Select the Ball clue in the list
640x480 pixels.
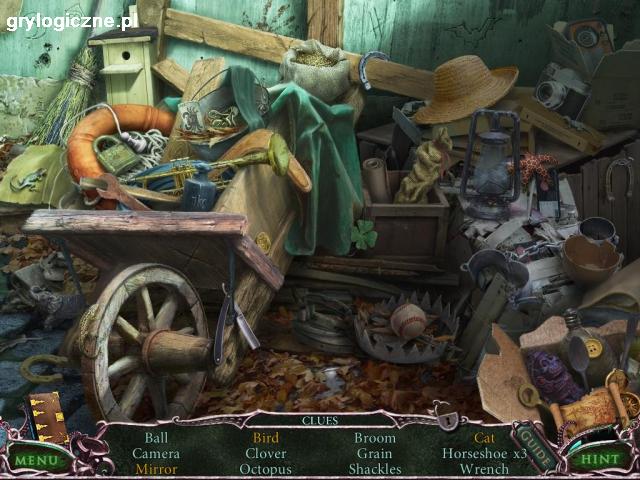tap(156, 438)
